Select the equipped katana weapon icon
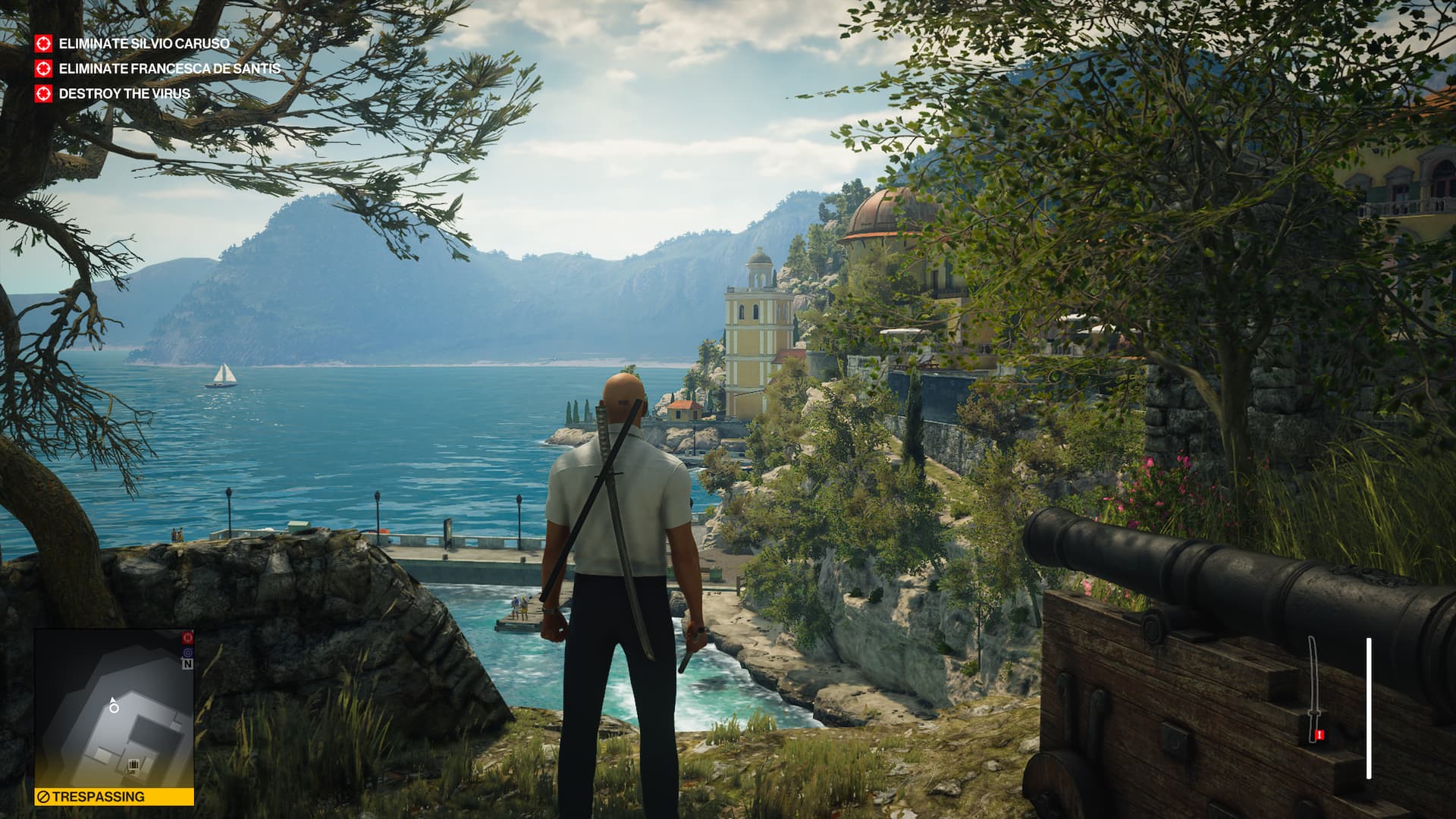Screen dimensions: 1456x819 [x=1313, y=687]
